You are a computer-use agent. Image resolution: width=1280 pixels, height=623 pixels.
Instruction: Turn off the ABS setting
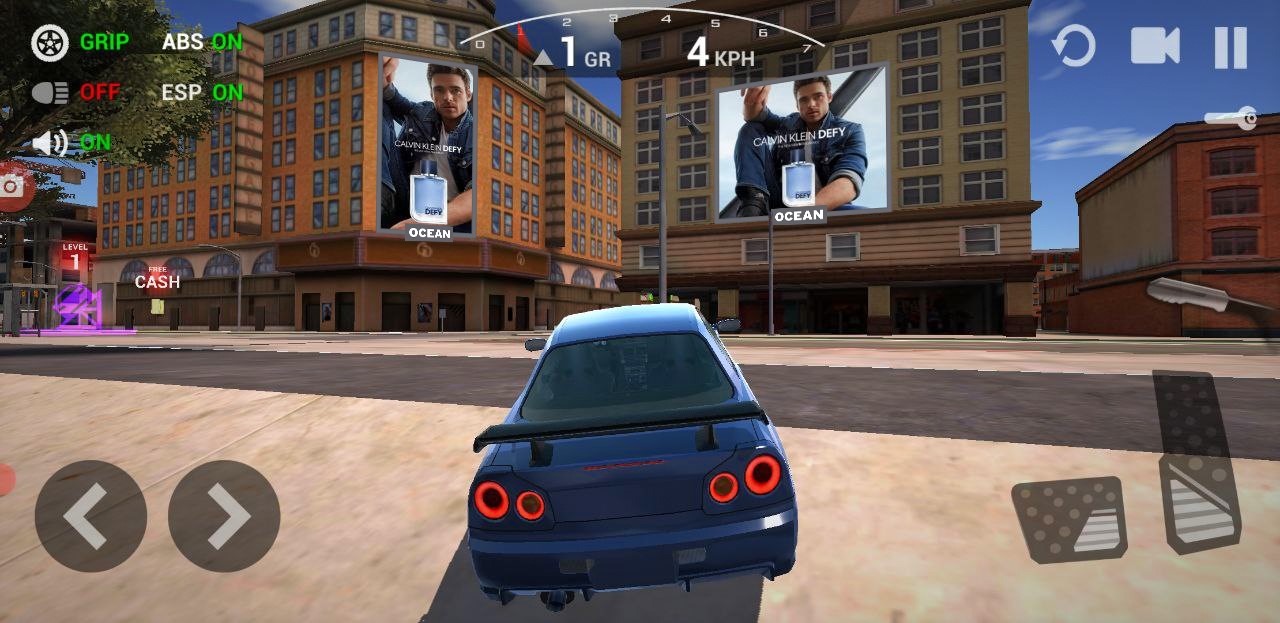[x=202, y=42]
